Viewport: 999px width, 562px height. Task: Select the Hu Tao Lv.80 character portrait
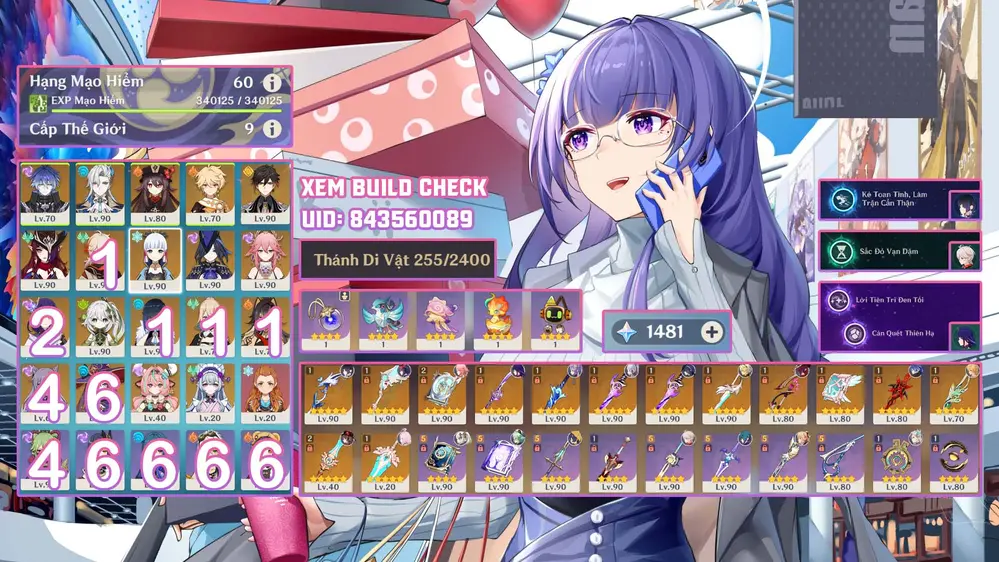155,194
